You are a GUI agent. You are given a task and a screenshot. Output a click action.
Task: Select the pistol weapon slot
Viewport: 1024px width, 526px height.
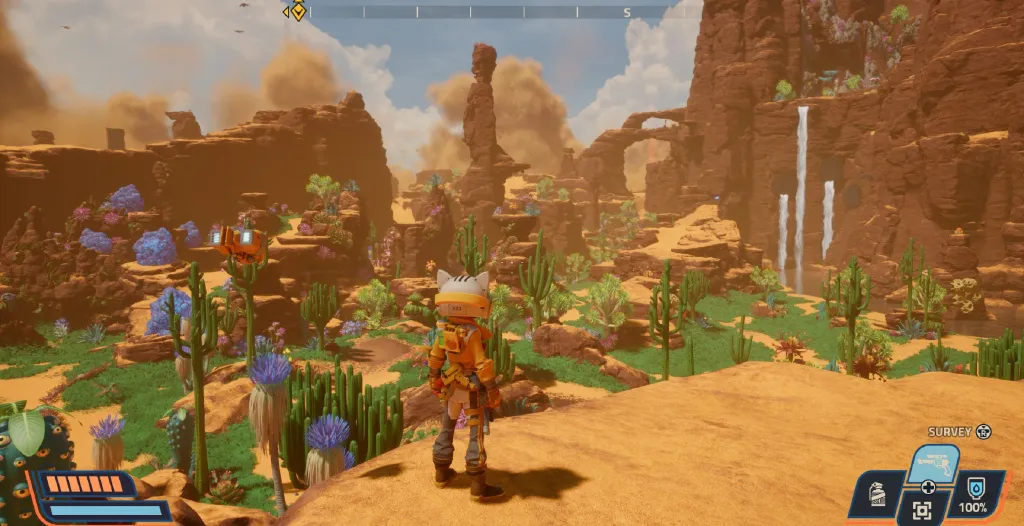933,463
